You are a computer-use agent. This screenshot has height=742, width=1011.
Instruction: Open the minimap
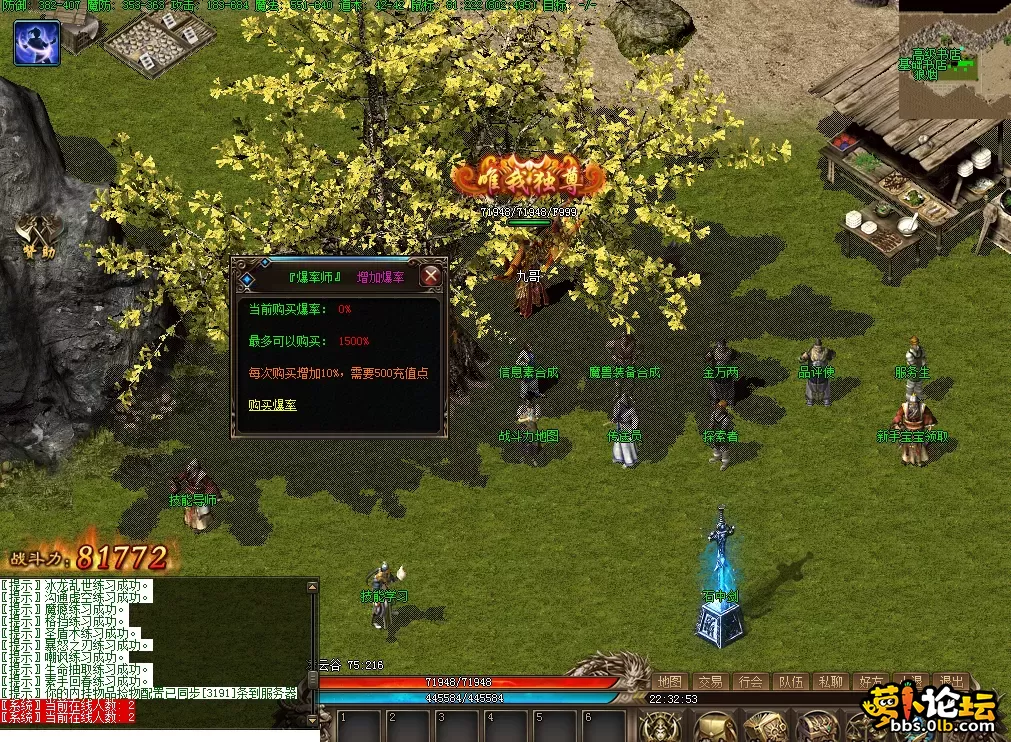pos(954,58)
